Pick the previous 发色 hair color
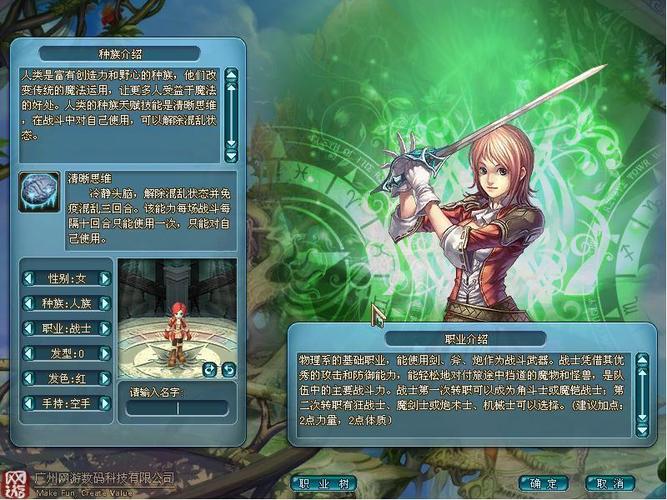Image resolution: width=667 pixels, height=500 pixels. coord(30,380)
